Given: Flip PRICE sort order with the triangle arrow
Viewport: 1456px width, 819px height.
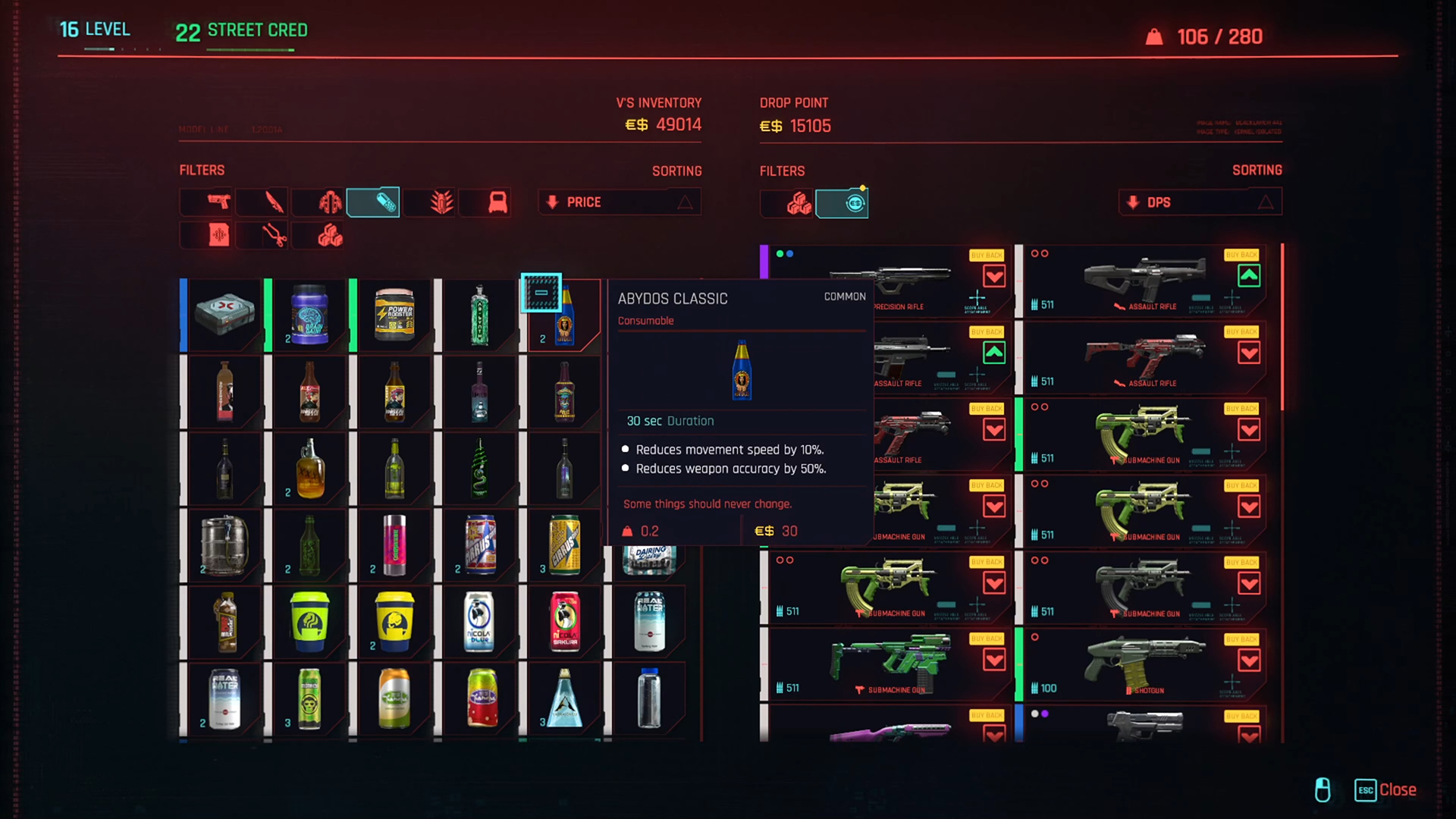Looking at the screenshot, I should (x=685, y=202).
